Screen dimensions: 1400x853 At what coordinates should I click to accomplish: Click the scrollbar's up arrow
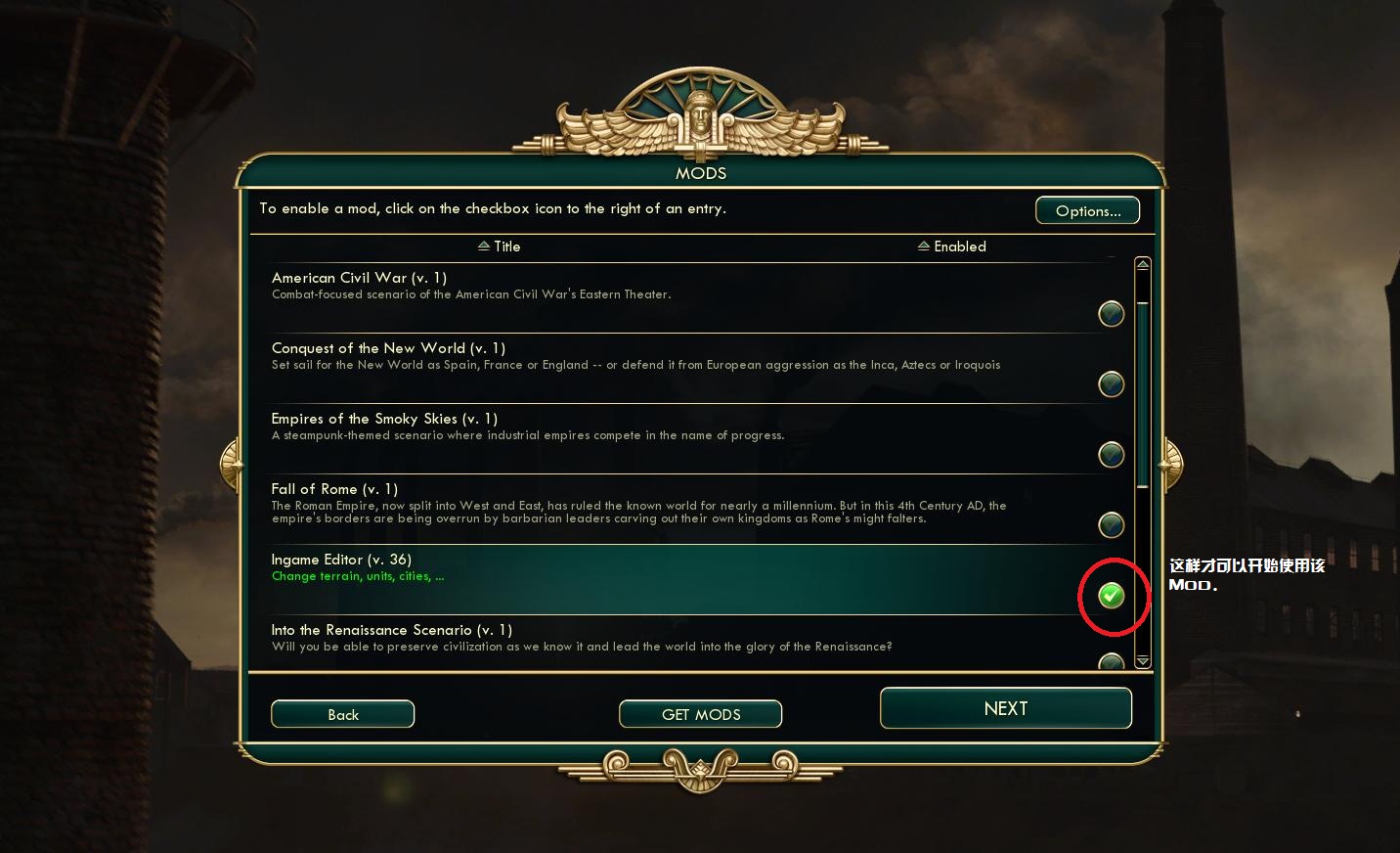[1142, 266]
